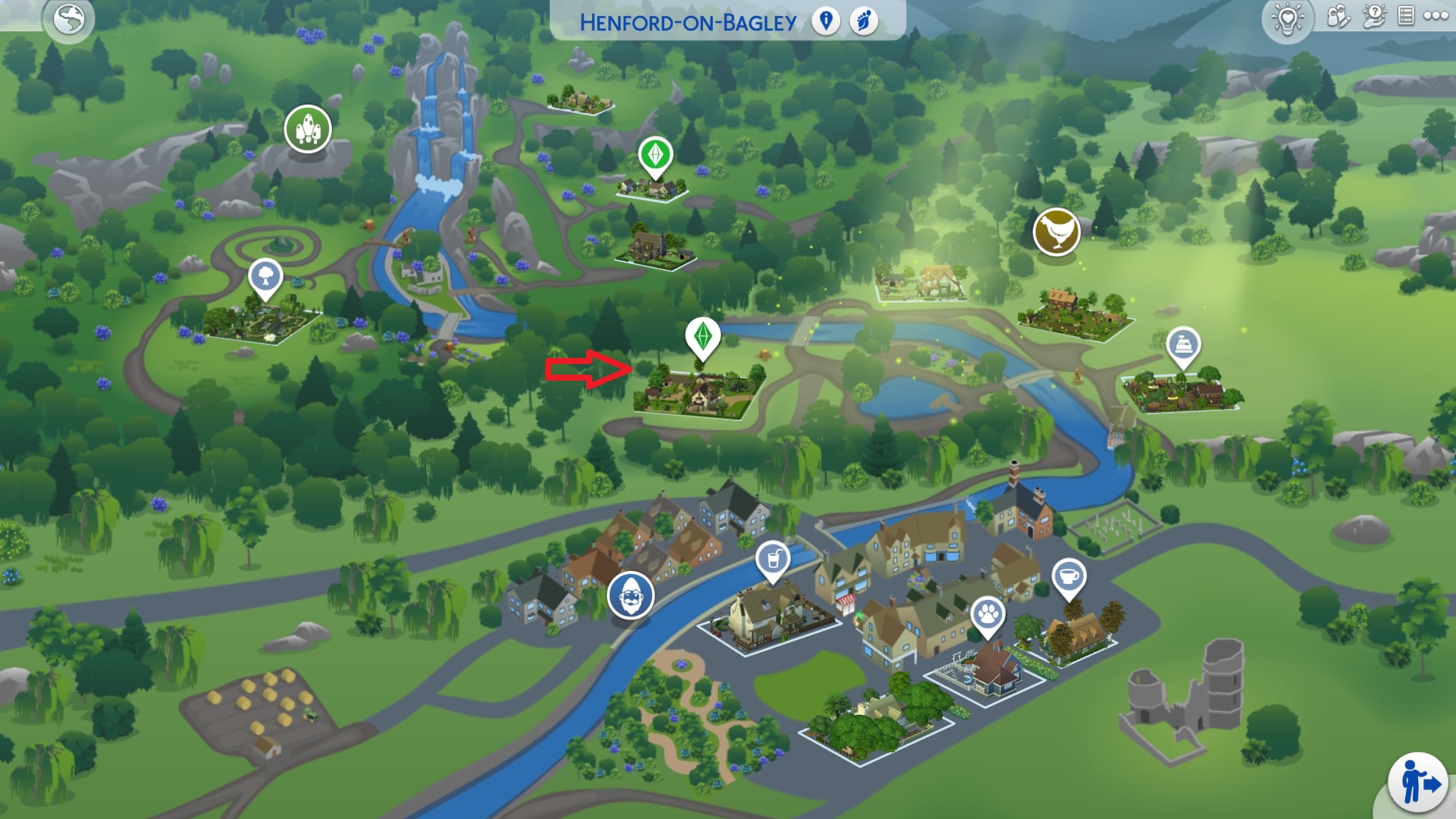
Task: Open the question mark hand help icon
Action: (x=1373, y=17)
